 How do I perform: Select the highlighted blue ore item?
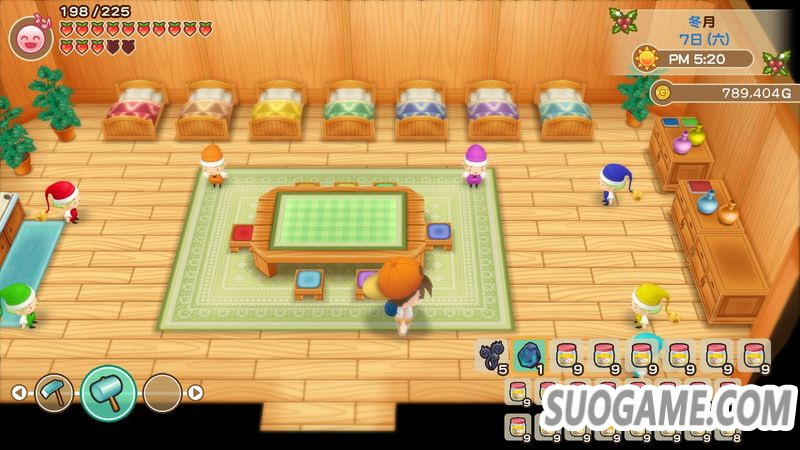529,355
